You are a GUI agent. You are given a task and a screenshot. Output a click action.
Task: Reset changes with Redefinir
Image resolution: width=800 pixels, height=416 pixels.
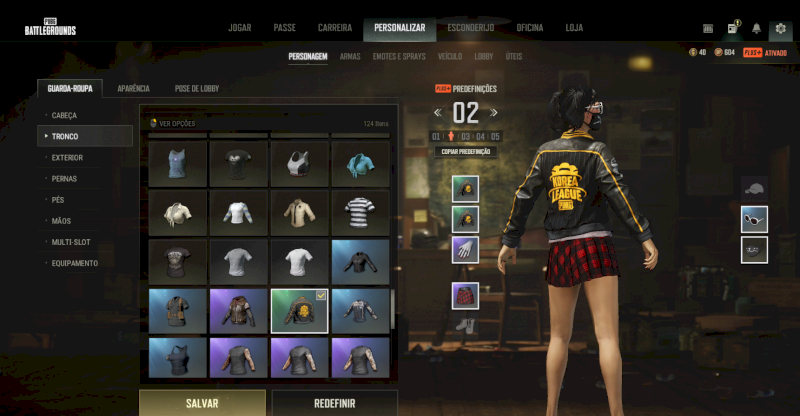(x=334, y=403)
